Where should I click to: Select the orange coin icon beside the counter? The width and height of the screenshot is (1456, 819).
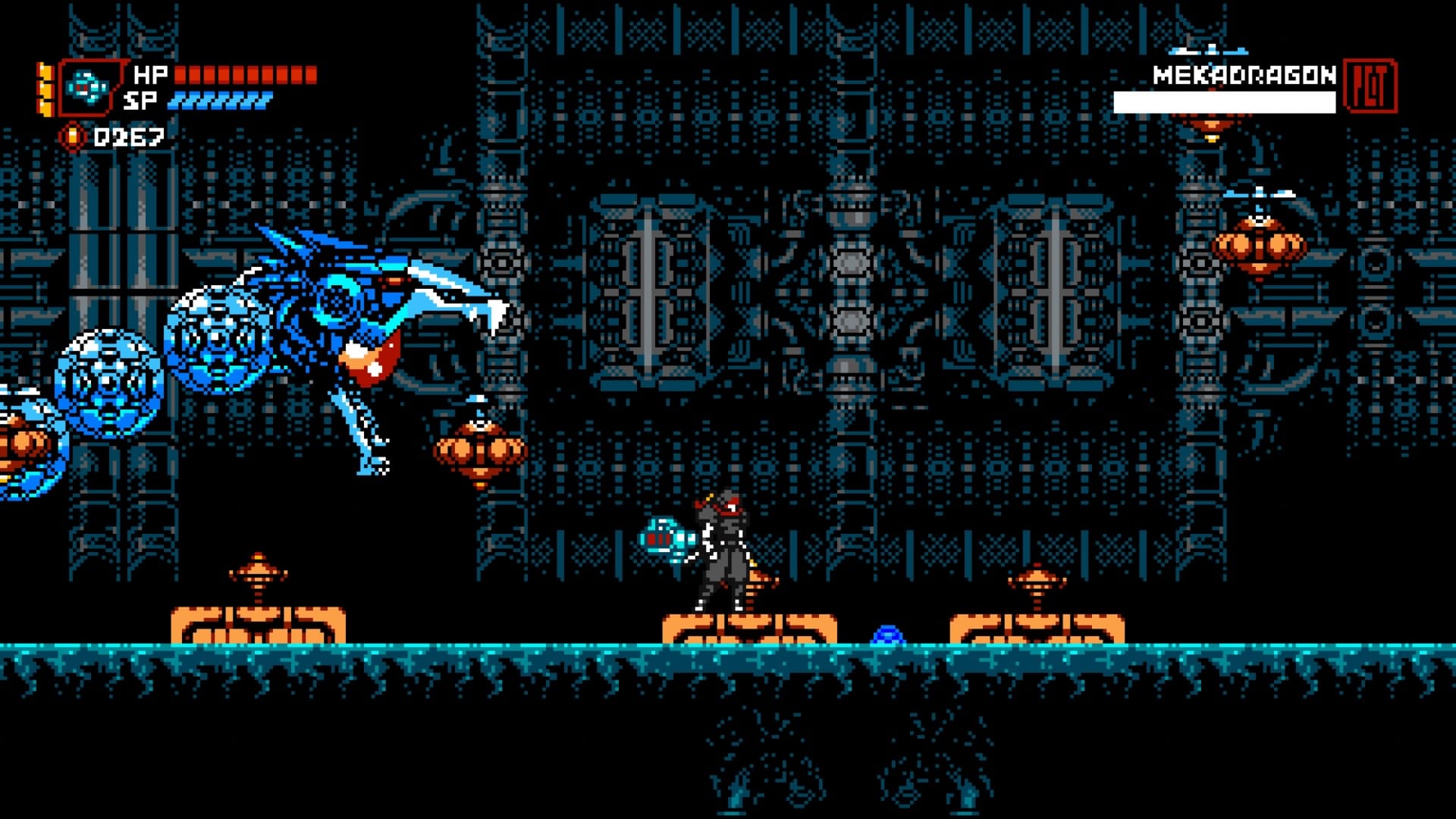point(72,136)
